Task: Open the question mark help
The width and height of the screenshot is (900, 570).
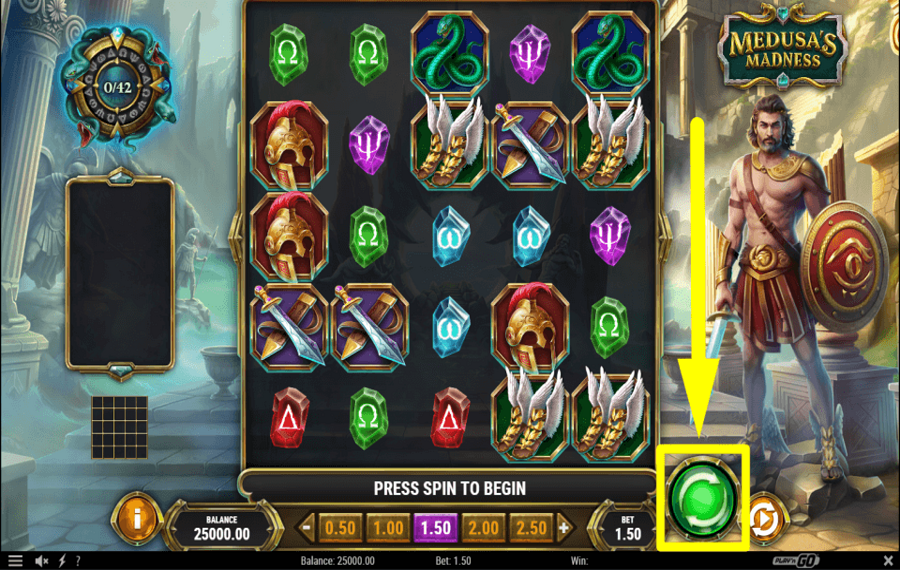Action: (x=77, y=561)
